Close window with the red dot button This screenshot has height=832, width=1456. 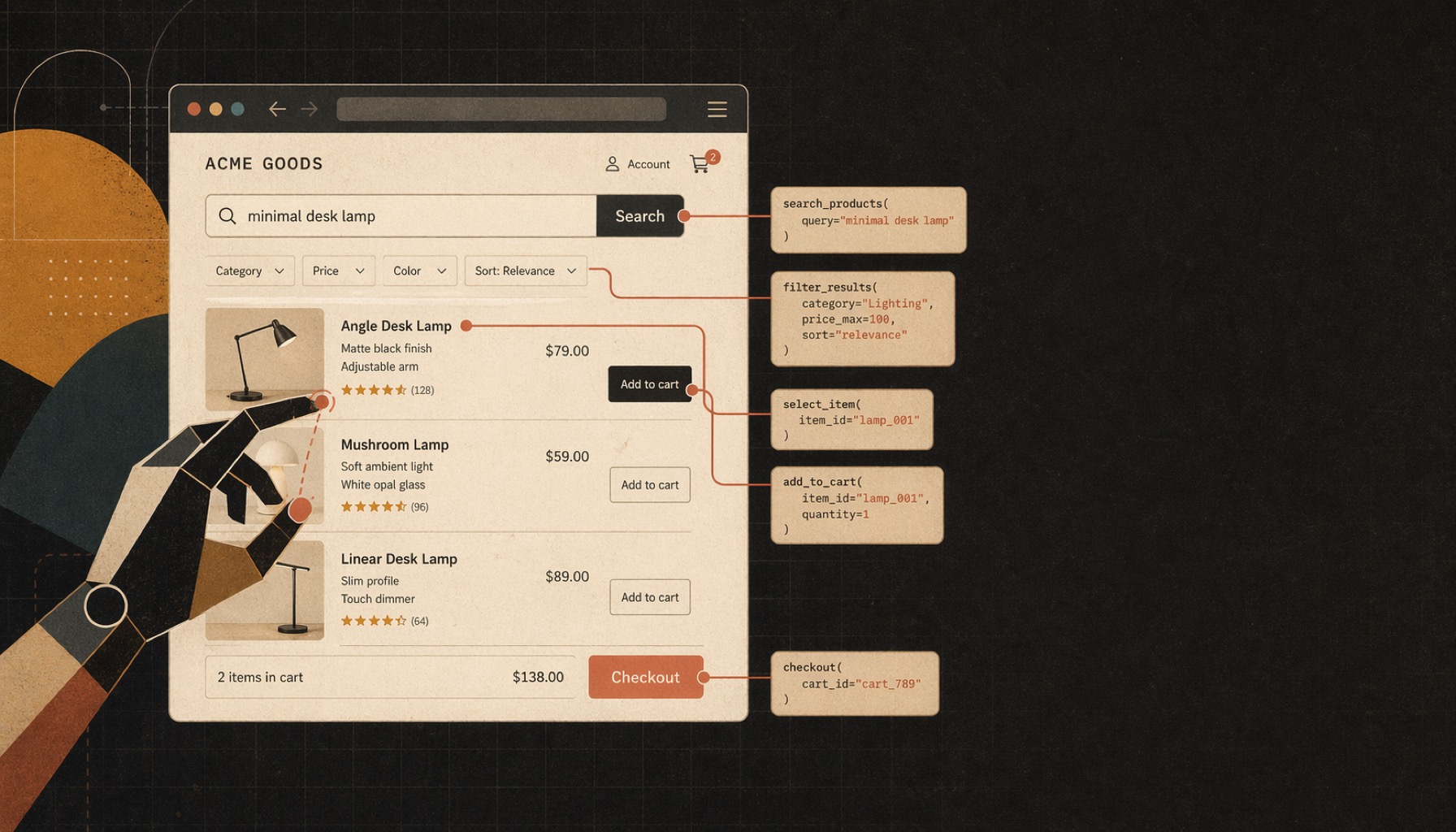click(x=194, y=109)
